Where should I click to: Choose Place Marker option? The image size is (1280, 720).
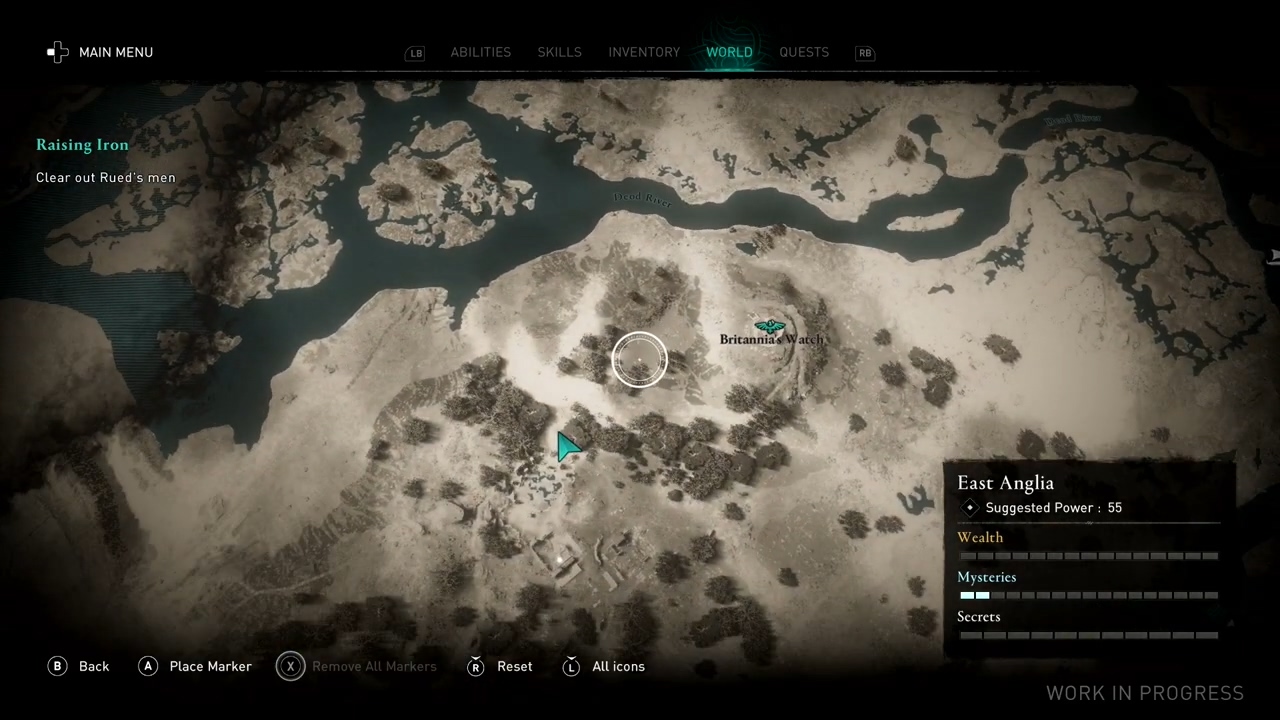click(x=195, y=666)
